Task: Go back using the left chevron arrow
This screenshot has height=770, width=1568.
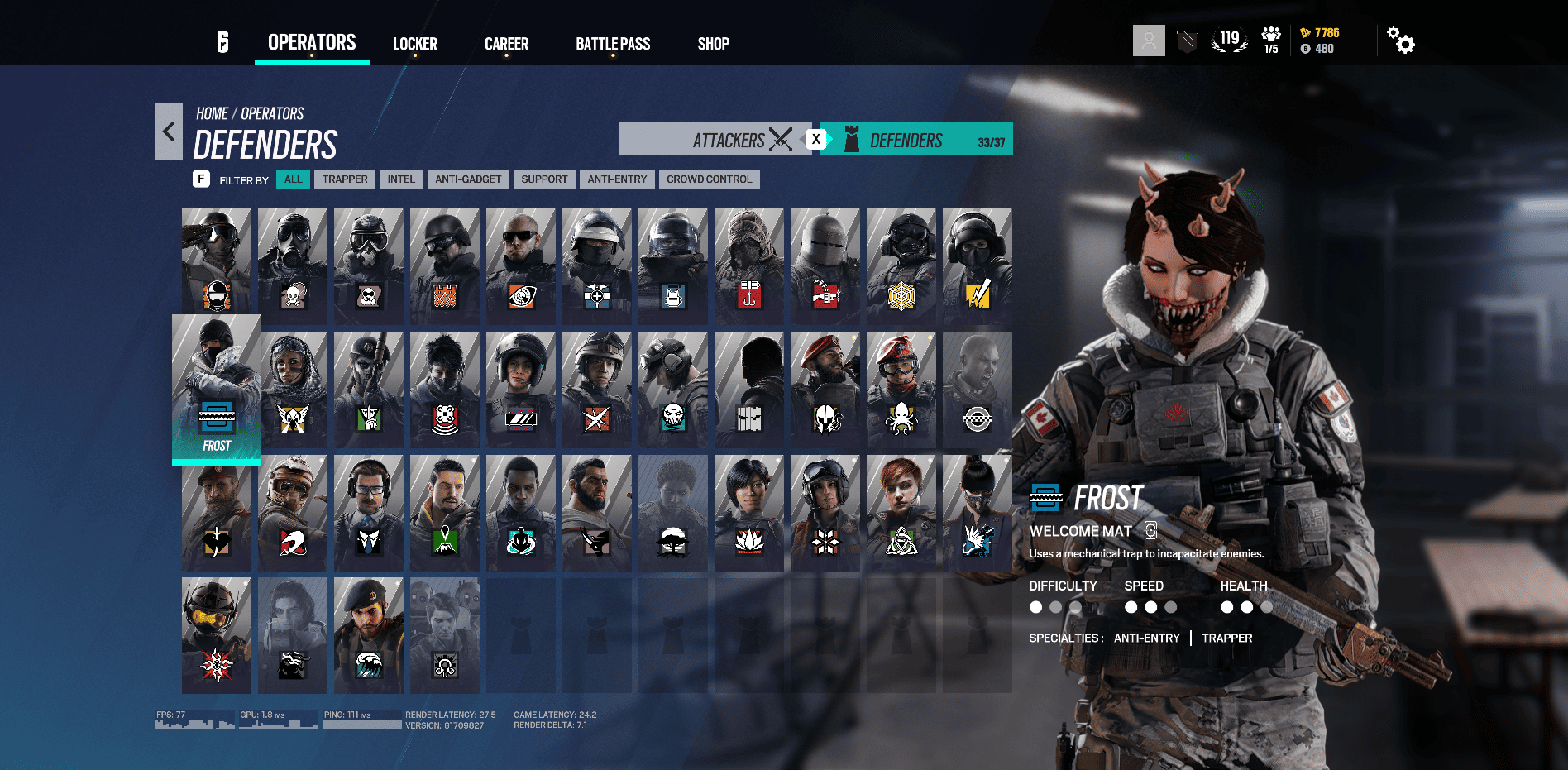Action: (169, 131)
